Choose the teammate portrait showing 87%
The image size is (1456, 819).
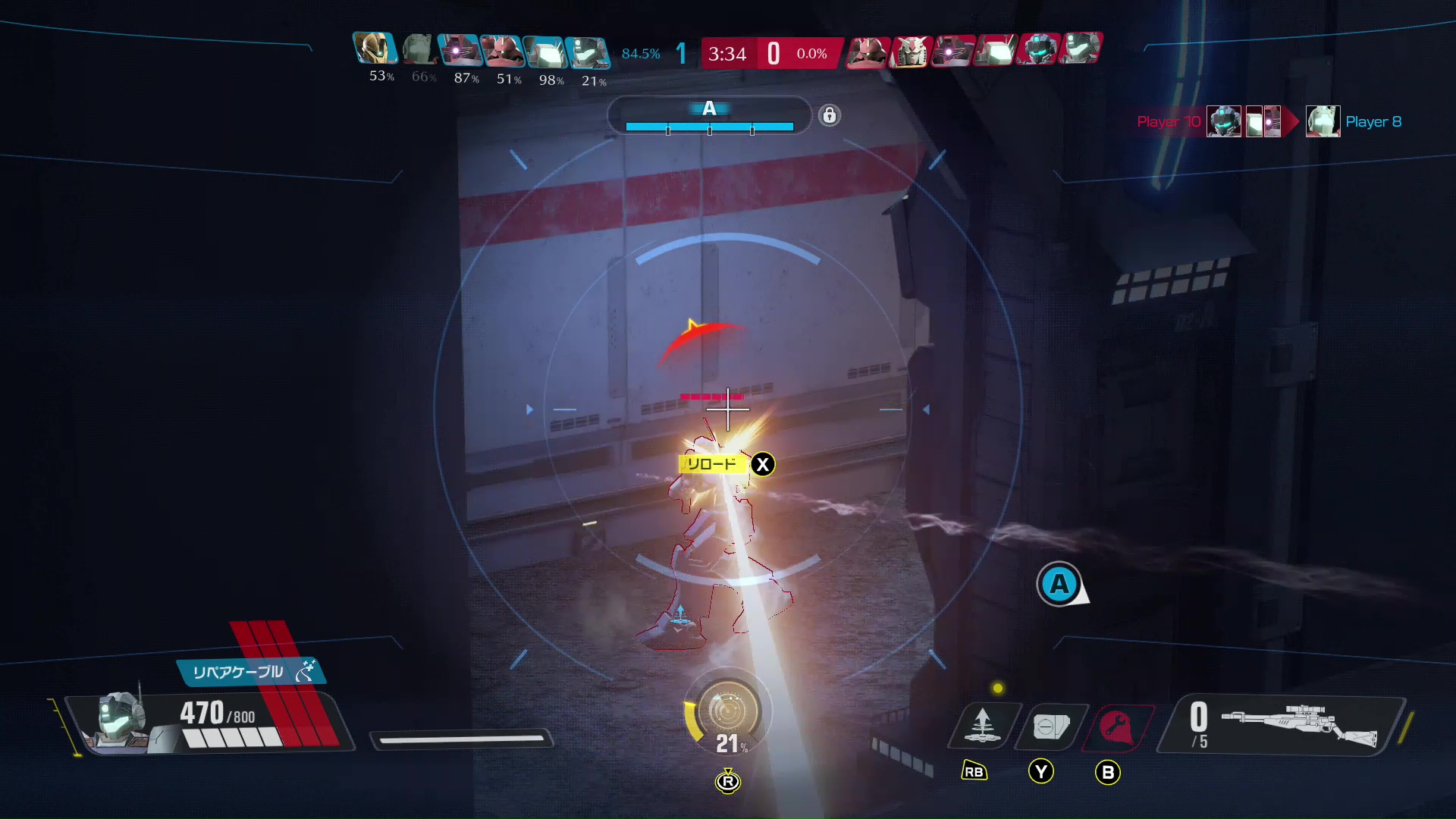(x=460, y=51)
